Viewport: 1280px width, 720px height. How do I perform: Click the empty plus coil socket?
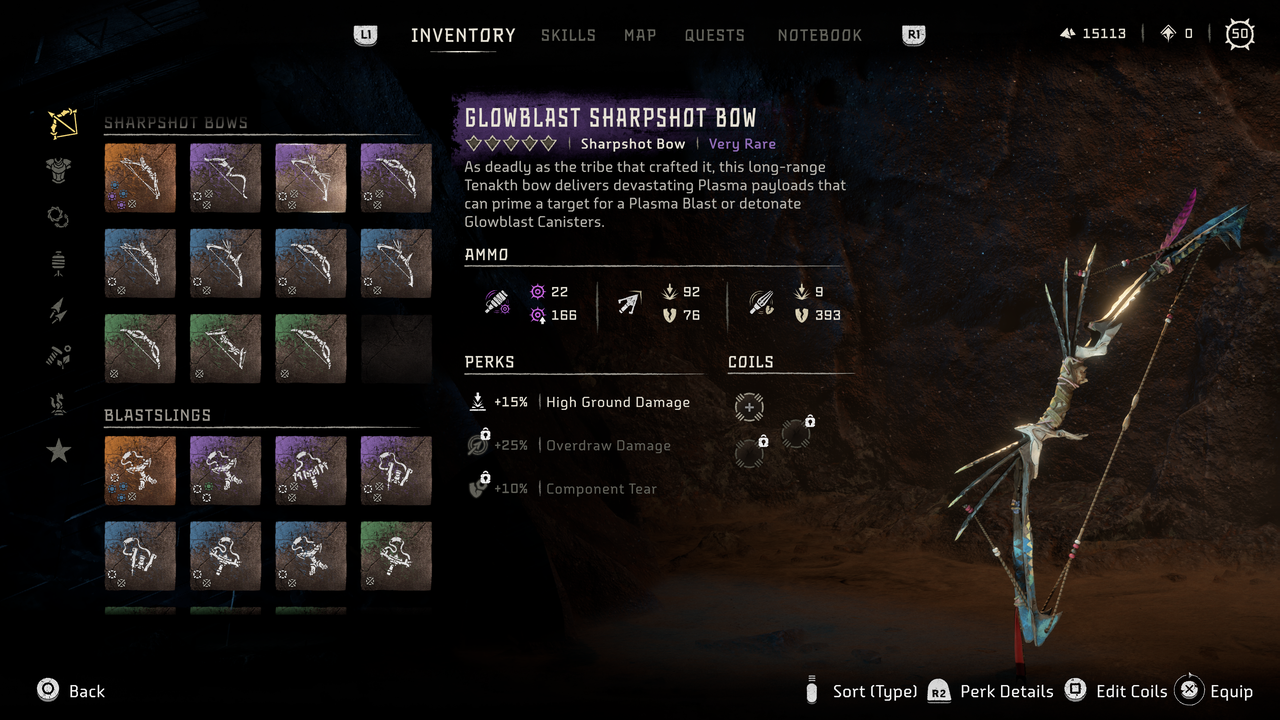tap(750, 407)
